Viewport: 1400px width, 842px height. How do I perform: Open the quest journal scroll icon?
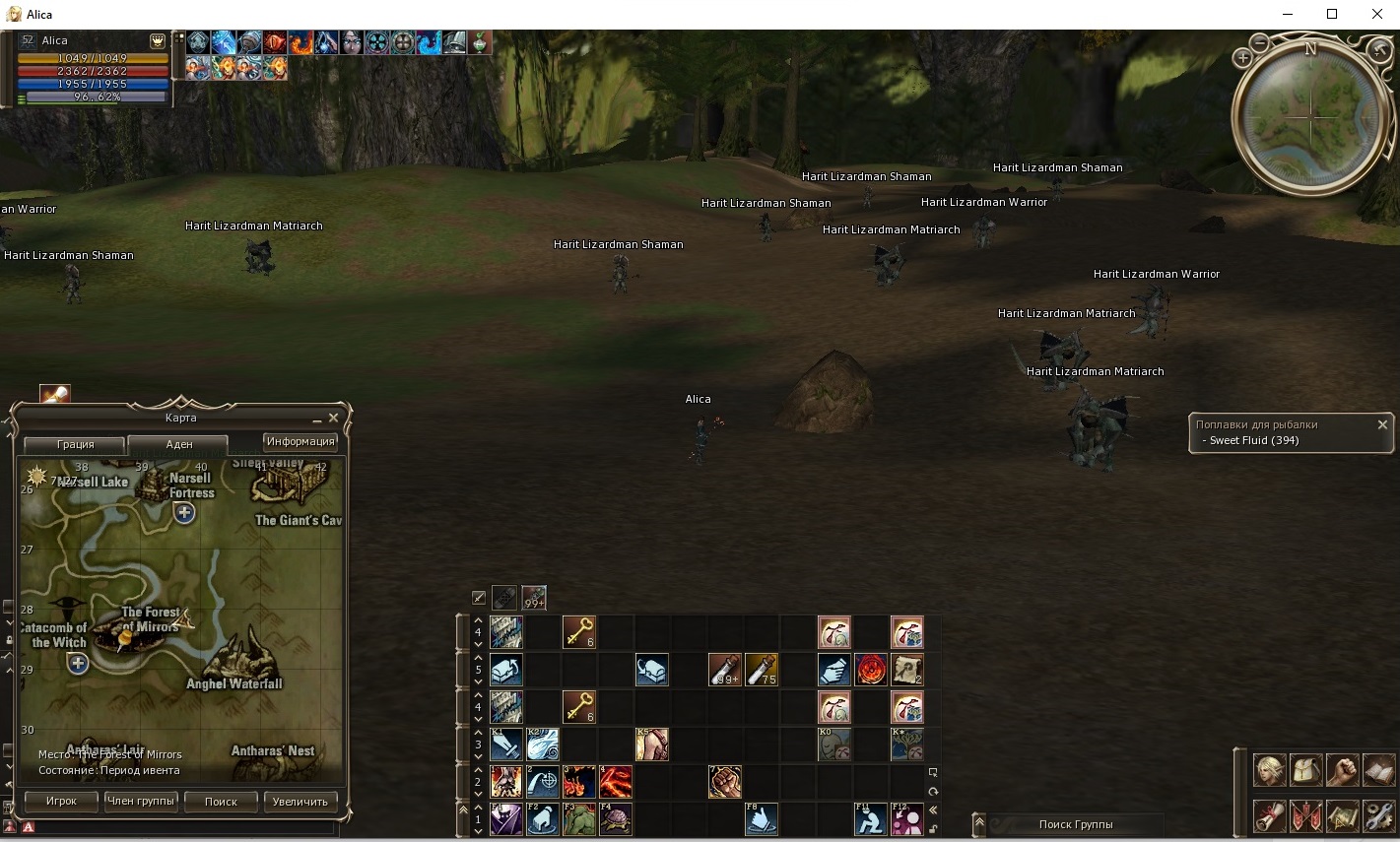coord(1269,816)
